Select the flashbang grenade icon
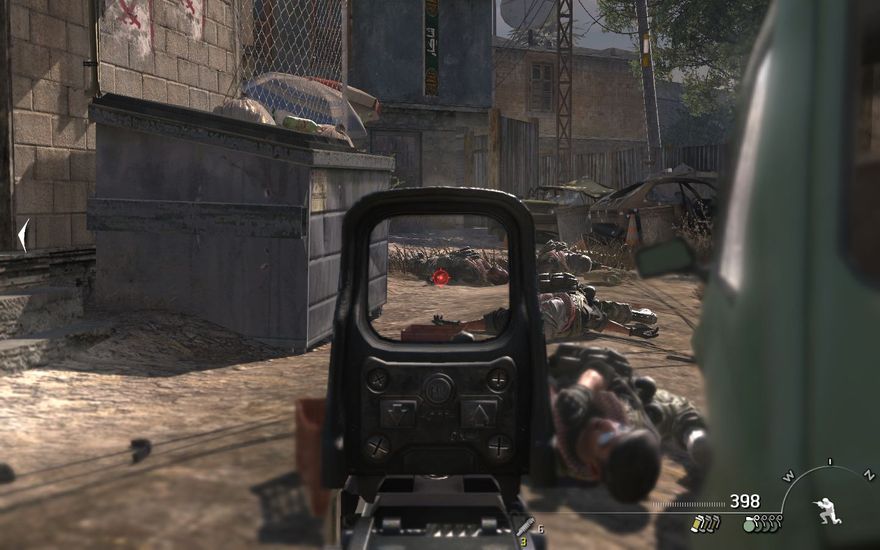Screen dimensions: 880x550 pos(695,523)
